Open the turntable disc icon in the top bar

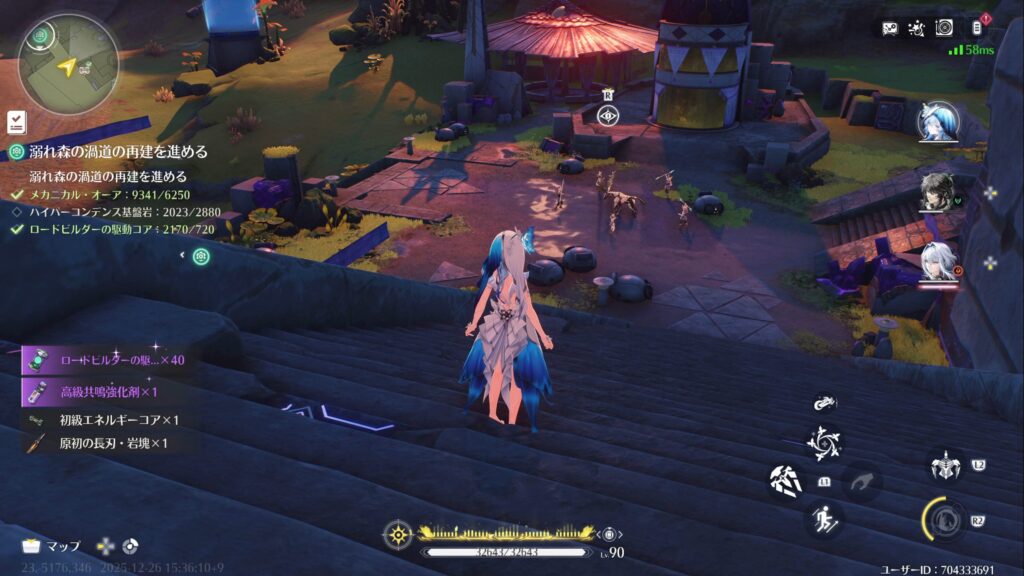(944, 28)
